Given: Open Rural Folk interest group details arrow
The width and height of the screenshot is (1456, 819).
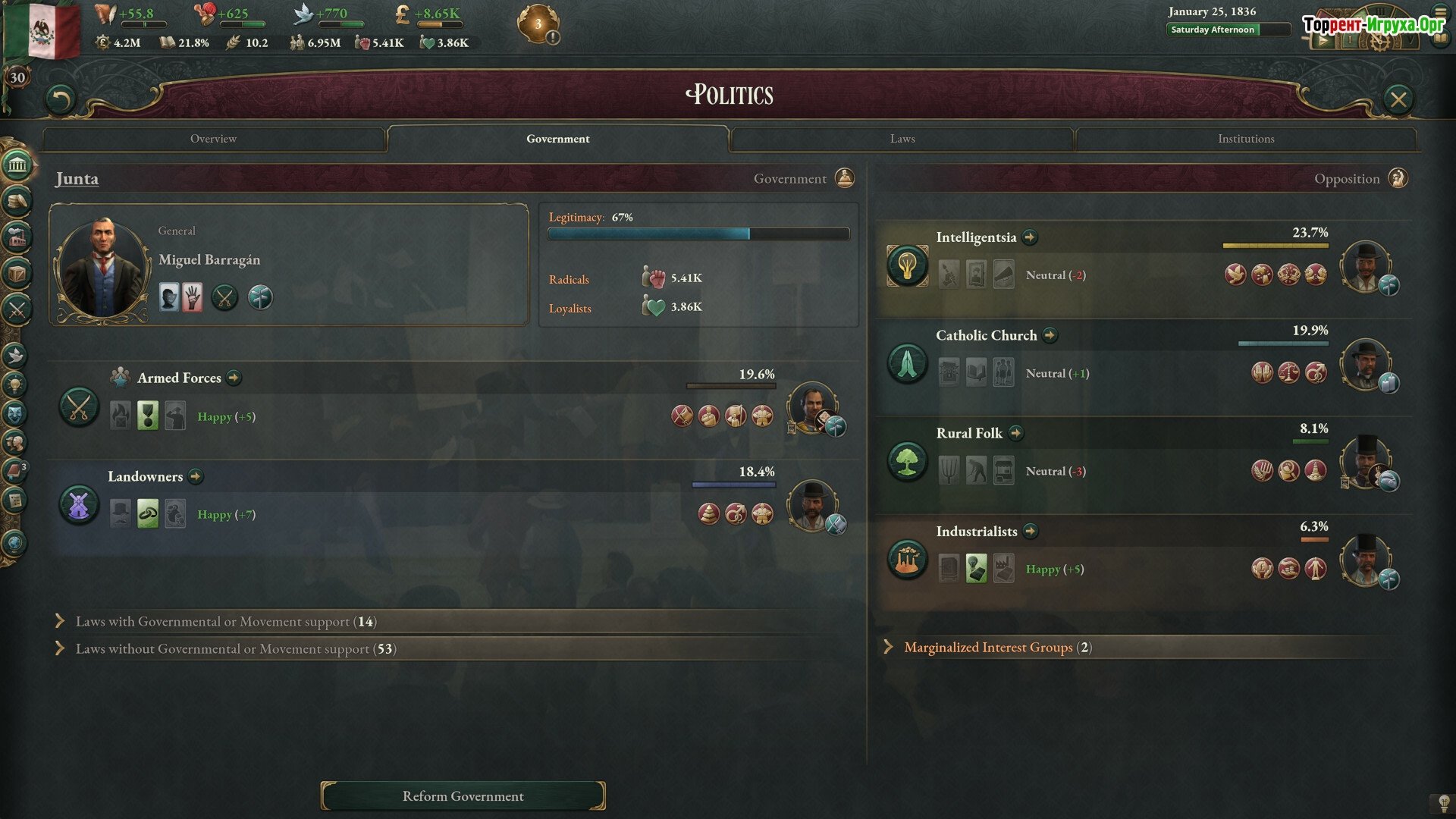Looking at the screenshot, I should coord(1016,433).
